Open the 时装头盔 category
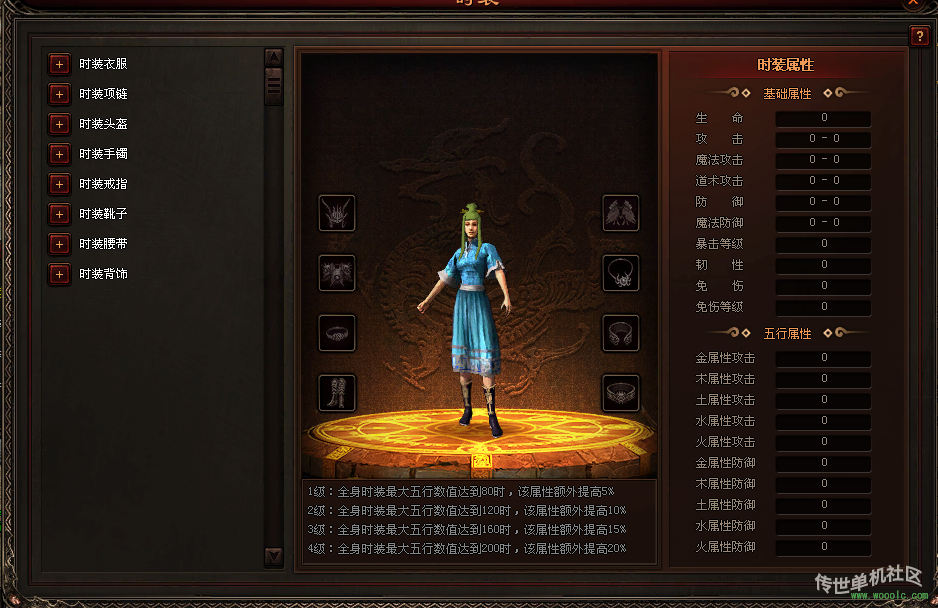Viewport: 938px width, 608px height. pos(59,124)
